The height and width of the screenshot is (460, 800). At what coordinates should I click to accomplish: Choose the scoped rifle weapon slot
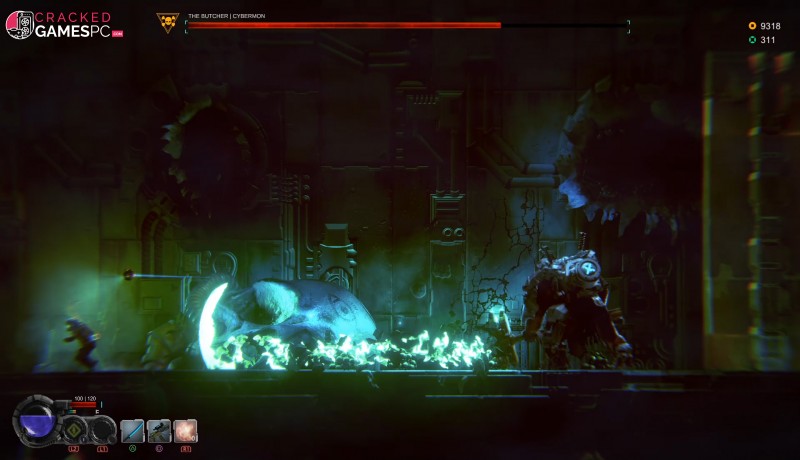point(158,431)
